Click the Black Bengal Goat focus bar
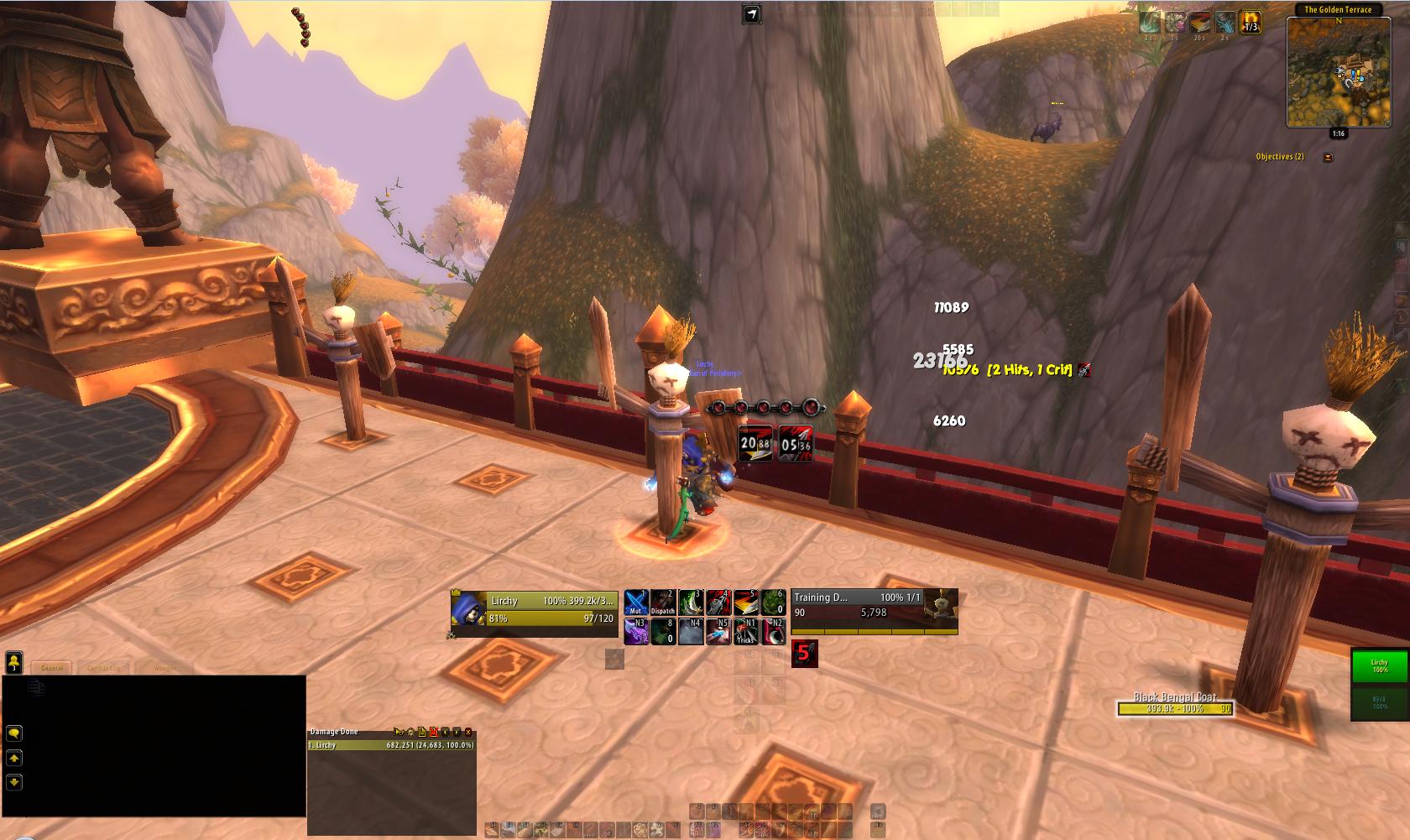This screenshot has width=1410, height=840. coord(1175,709)
